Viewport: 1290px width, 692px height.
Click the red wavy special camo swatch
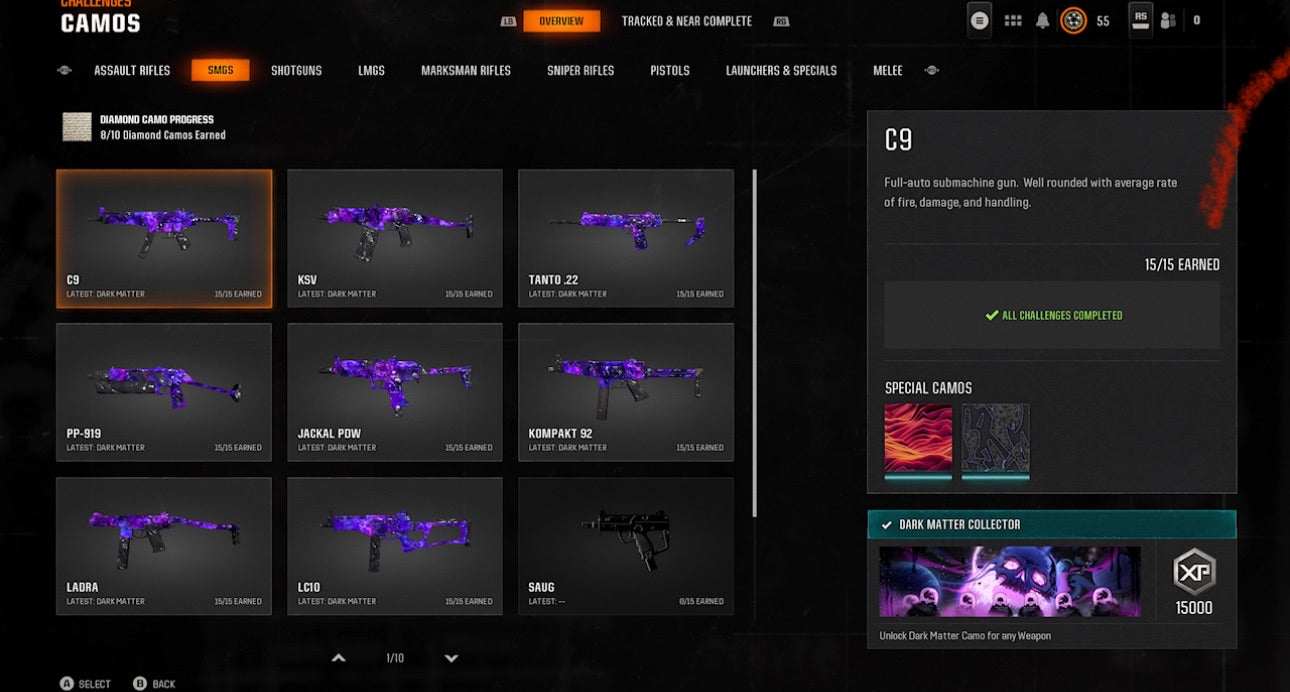coord(918,438)
